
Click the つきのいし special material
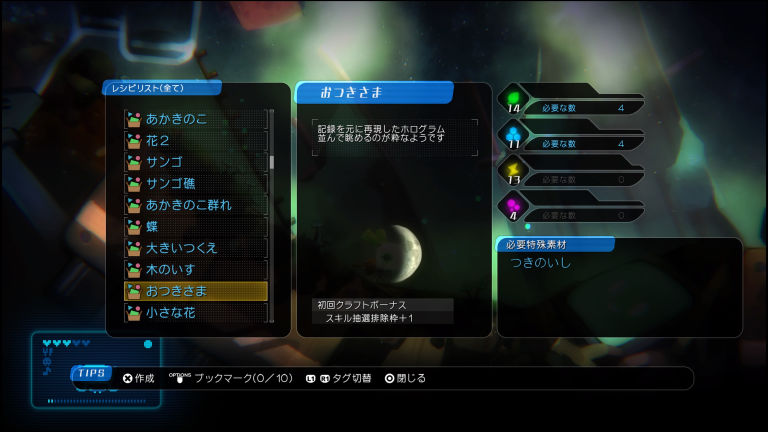click(x=541, y=264)
